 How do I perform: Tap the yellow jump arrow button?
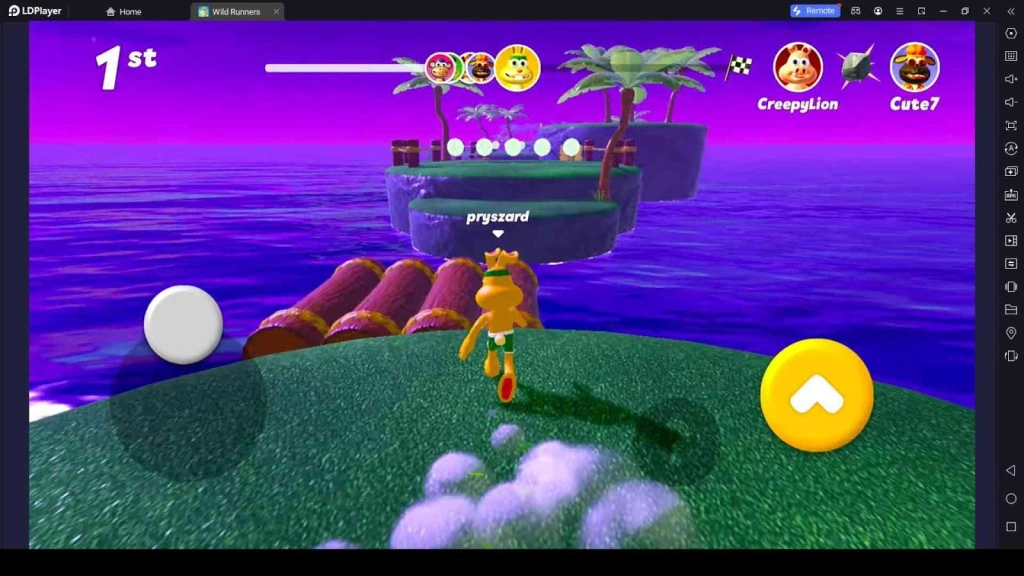click(816, 394)
